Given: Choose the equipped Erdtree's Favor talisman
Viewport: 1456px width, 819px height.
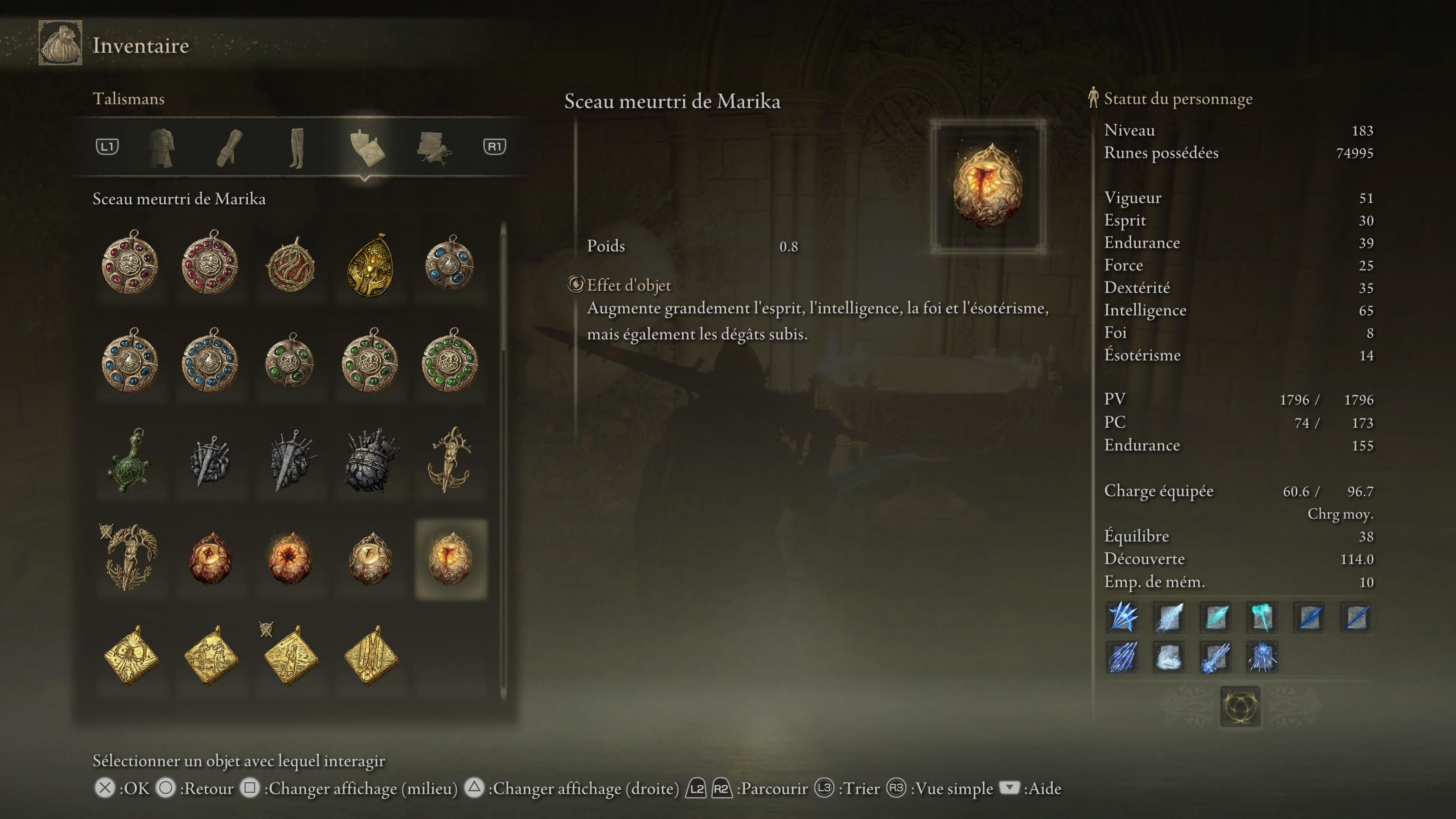Looking at the screenshot, I should (129, 557).
